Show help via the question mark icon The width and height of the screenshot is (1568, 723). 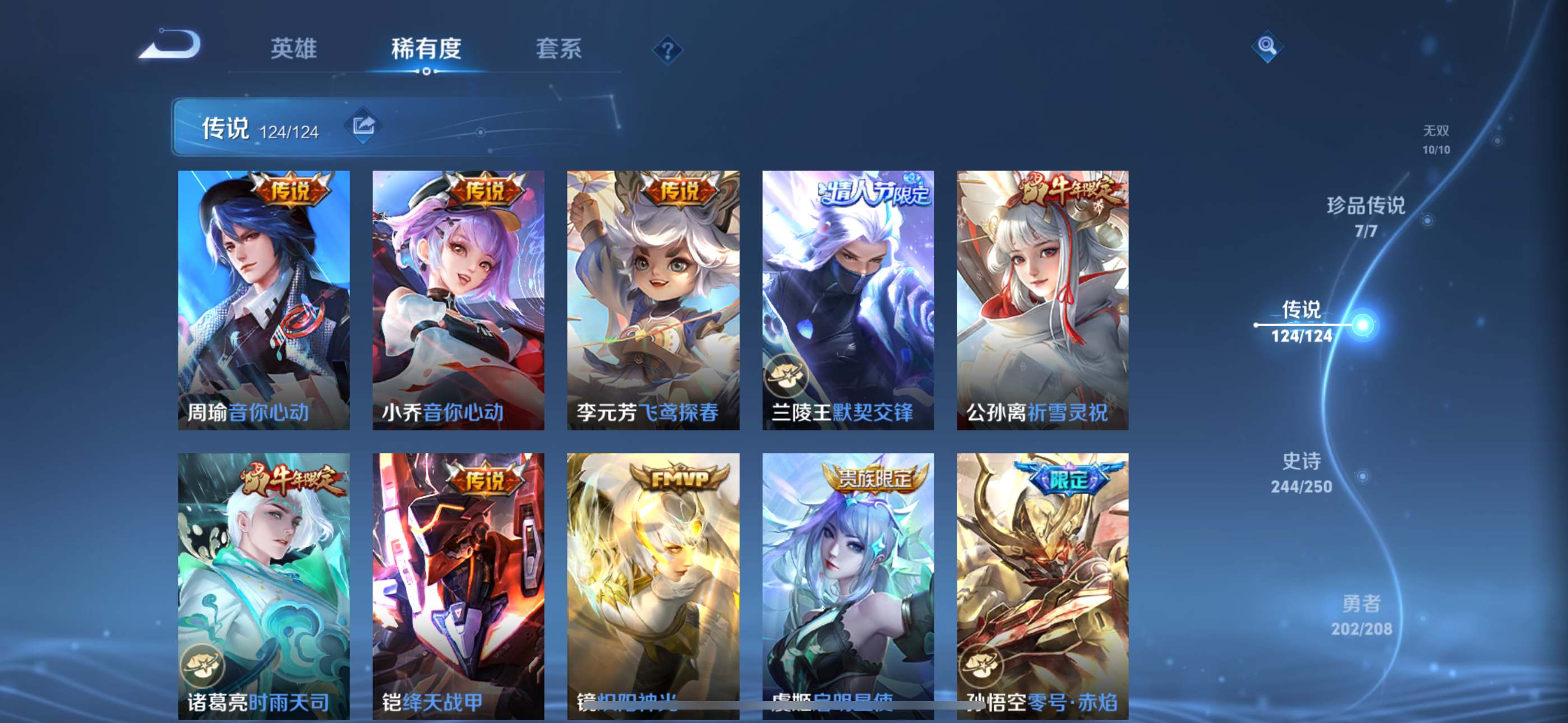click(x=667, y=50)
